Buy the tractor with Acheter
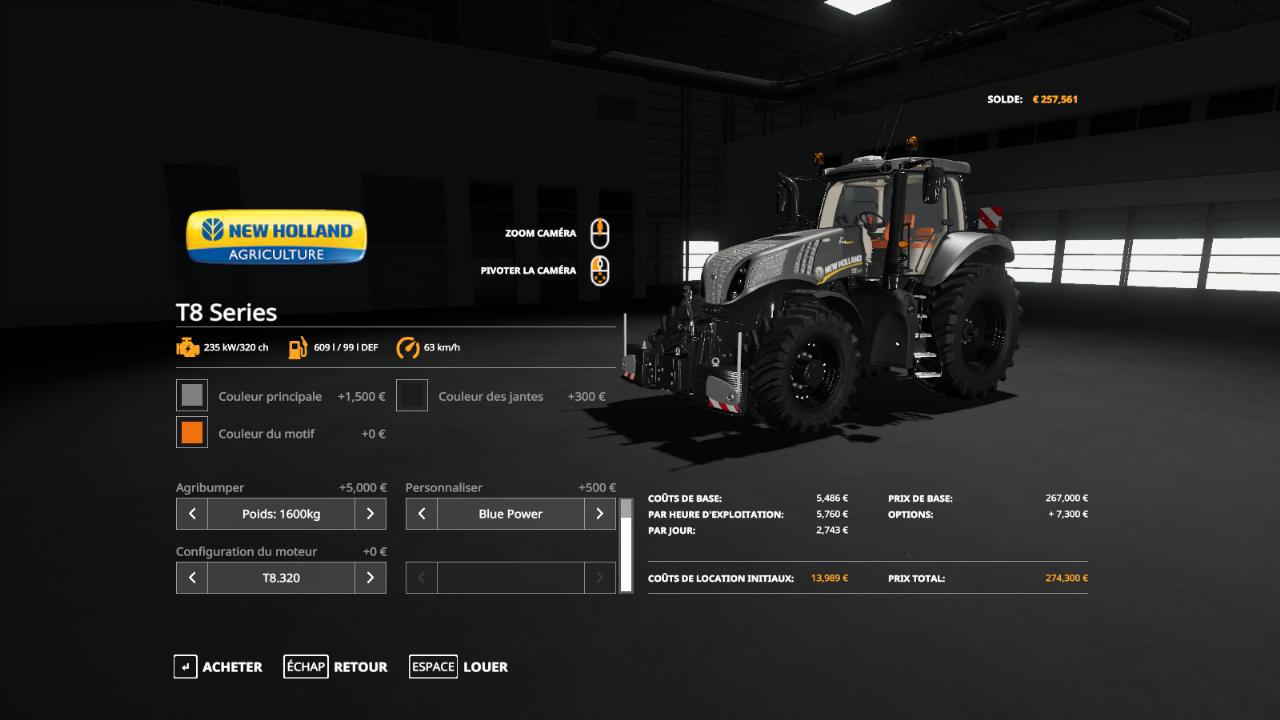1280x720 pixels. (218, 667)
